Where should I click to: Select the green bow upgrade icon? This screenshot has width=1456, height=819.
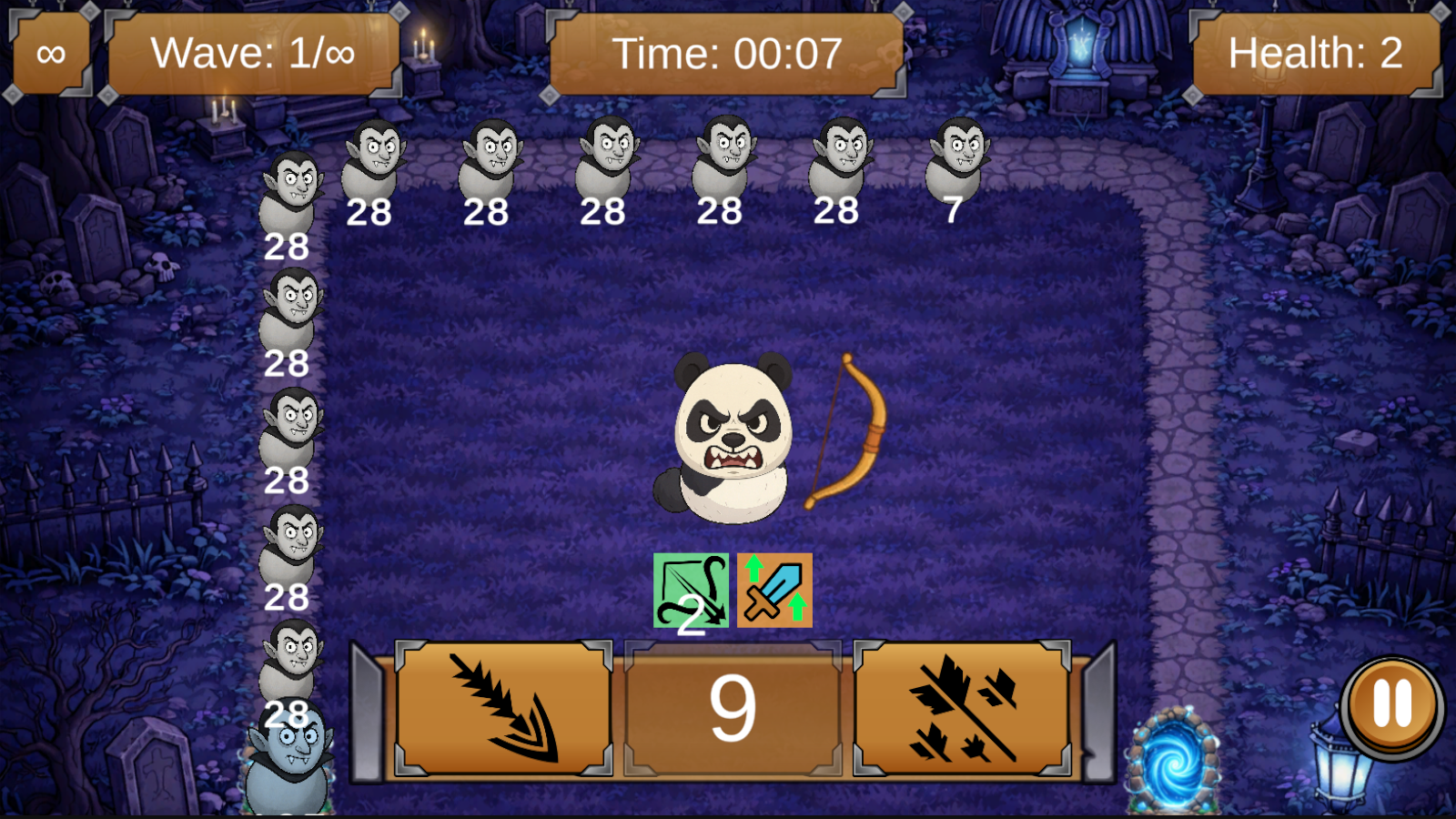coord(693,589)
